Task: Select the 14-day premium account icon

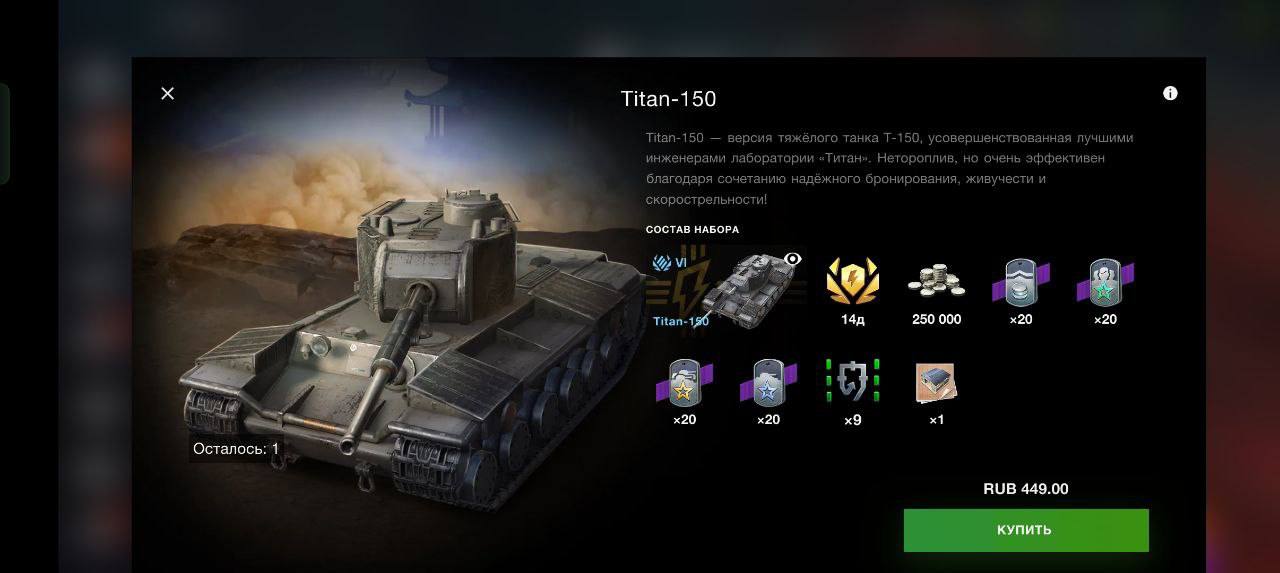Action: [x=852, y=281]
